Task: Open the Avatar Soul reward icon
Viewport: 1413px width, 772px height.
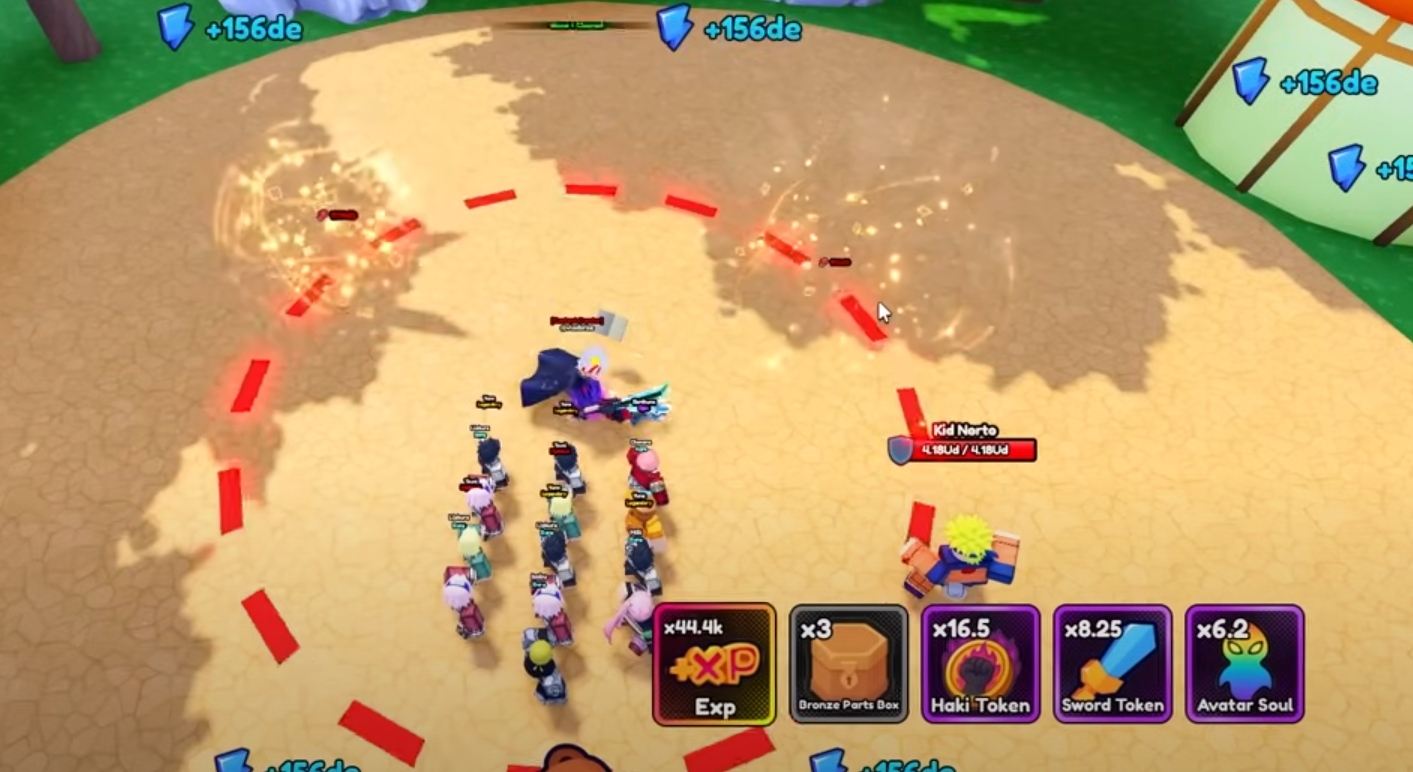Action: click(x=1245, y=664)
